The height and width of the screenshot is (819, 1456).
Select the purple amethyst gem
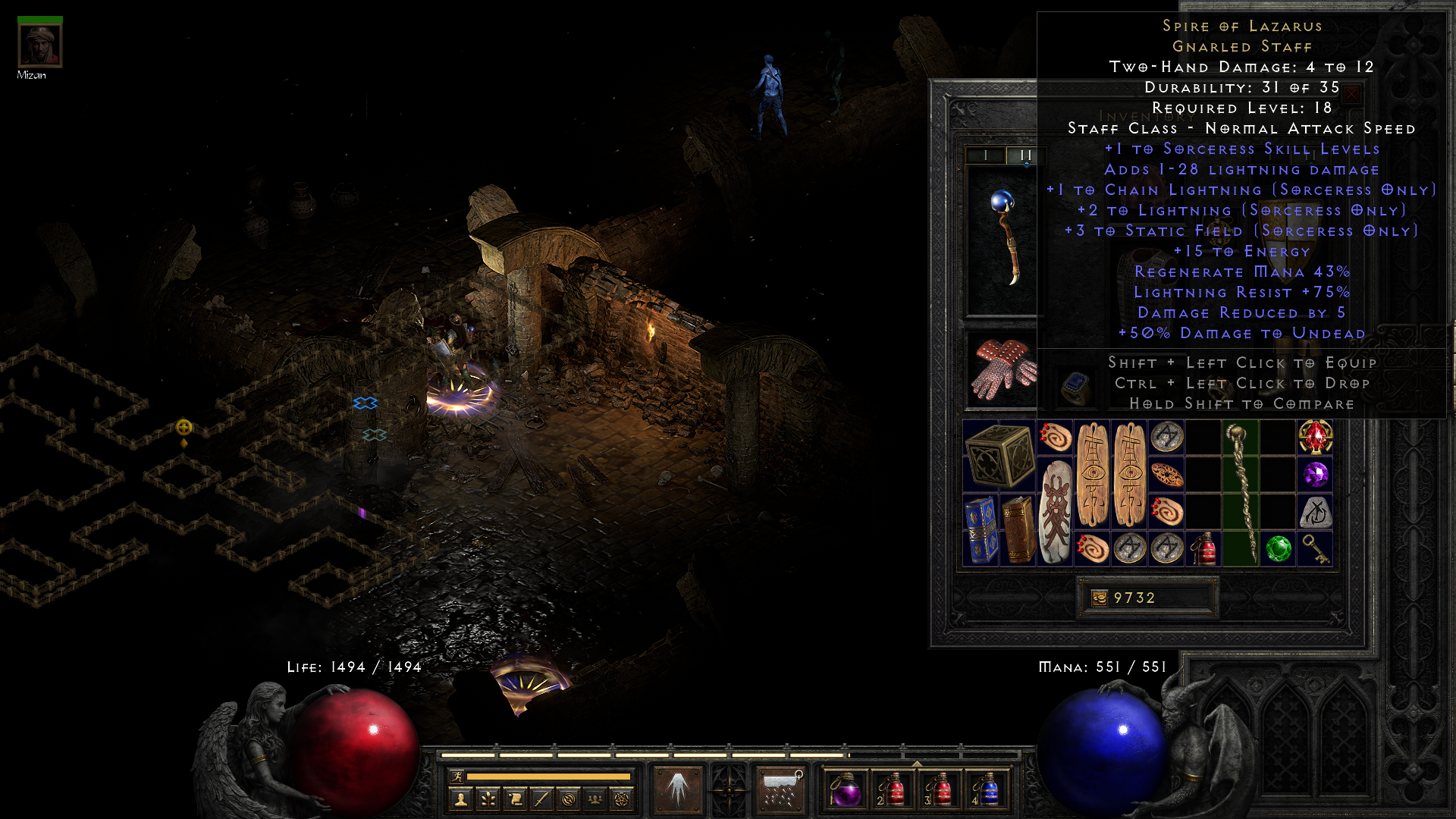click(1315, 475)
